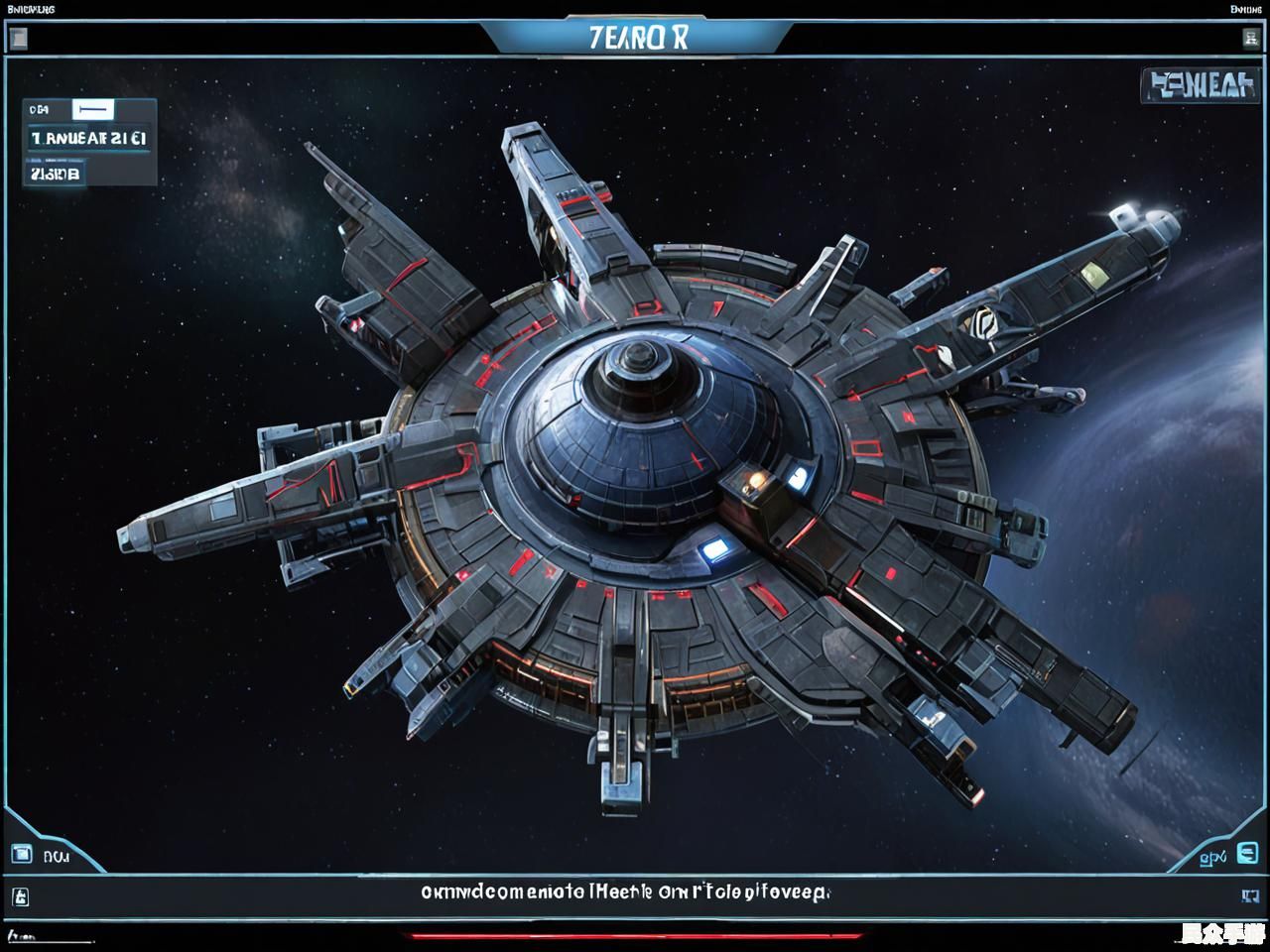Click the square icon in the top-left bar
1270x952 pixels.
pos(17,40)
